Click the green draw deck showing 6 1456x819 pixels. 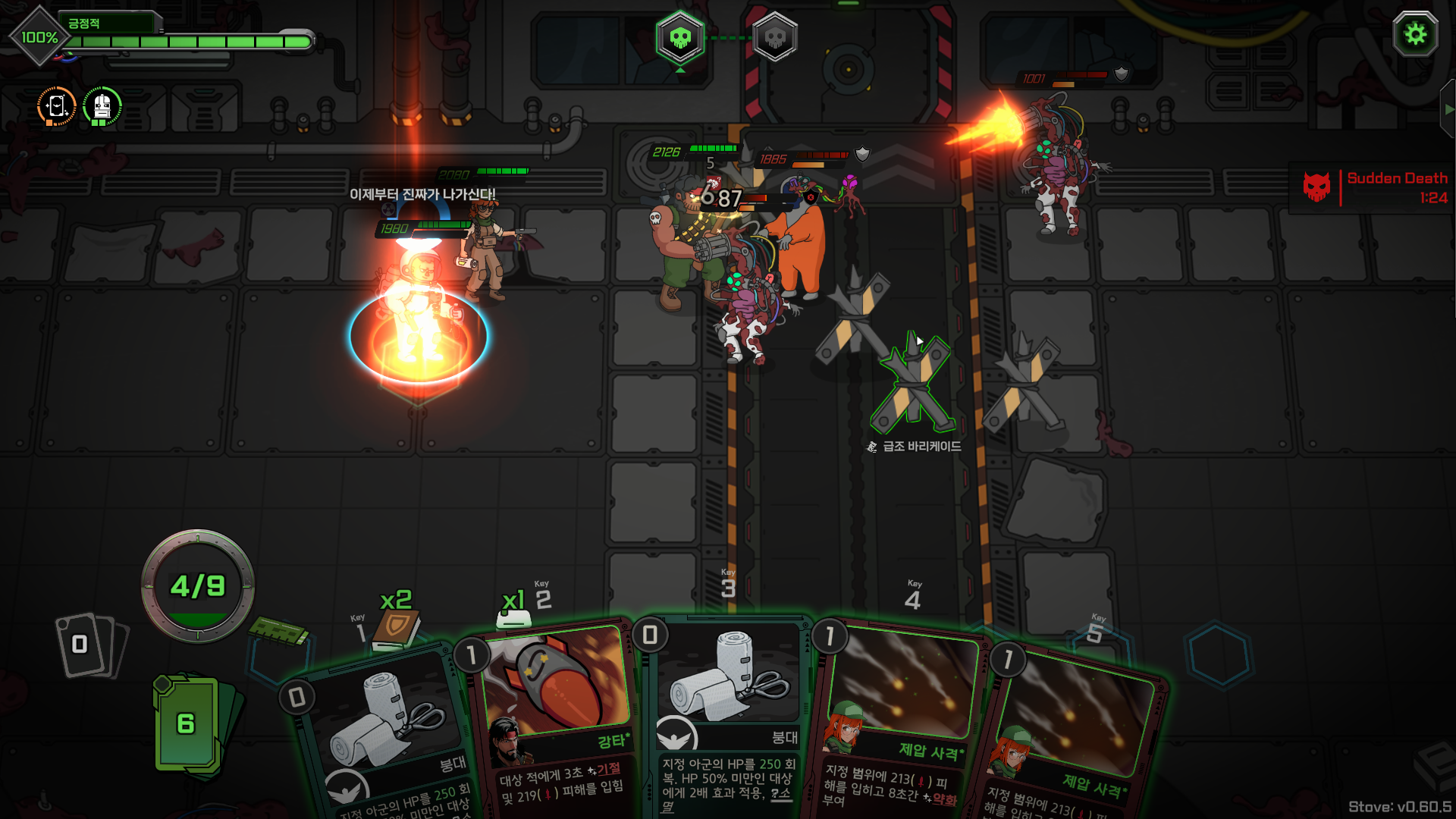coord(187,723)
